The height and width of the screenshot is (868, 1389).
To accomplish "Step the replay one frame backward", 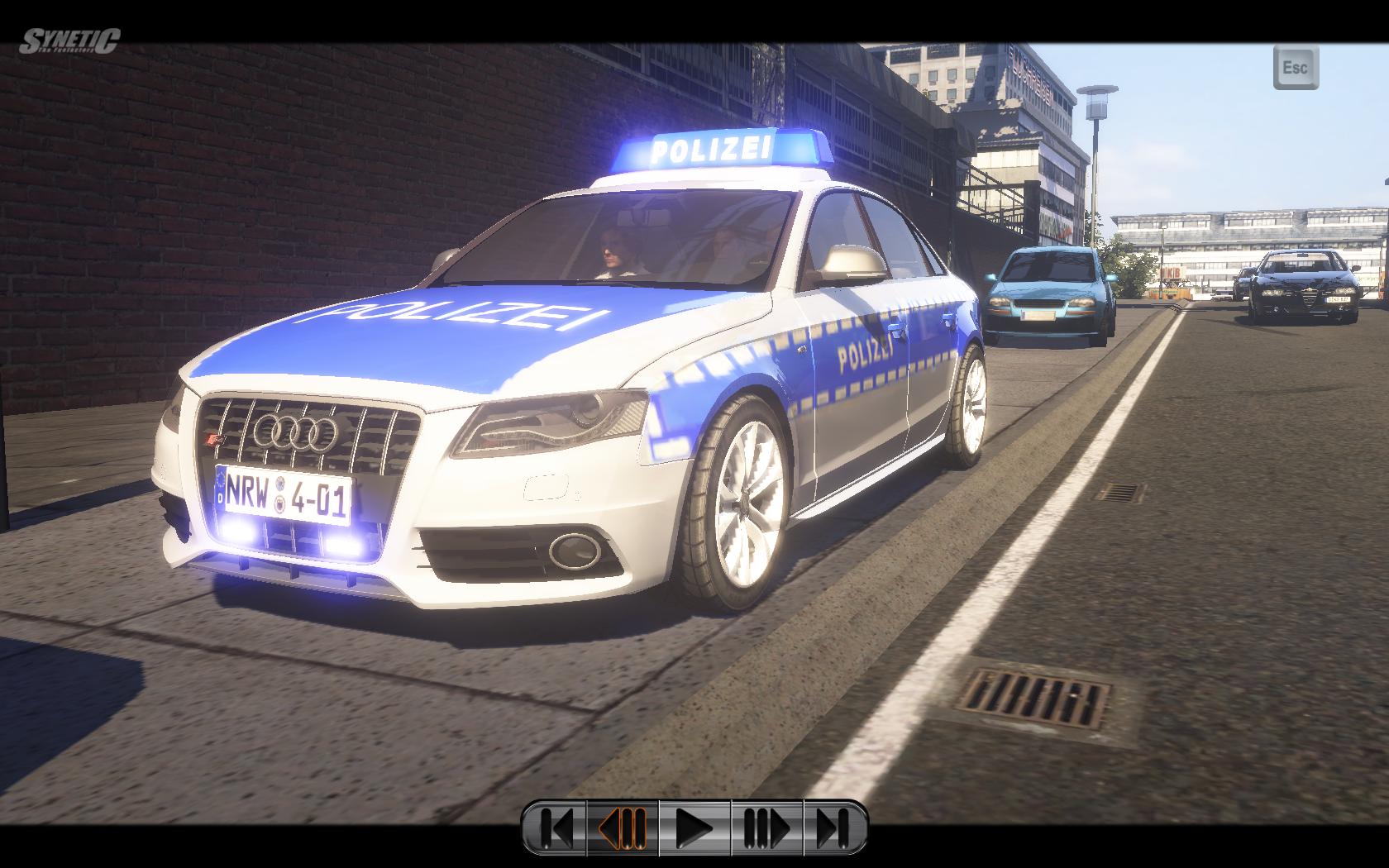I will point(623,827).
